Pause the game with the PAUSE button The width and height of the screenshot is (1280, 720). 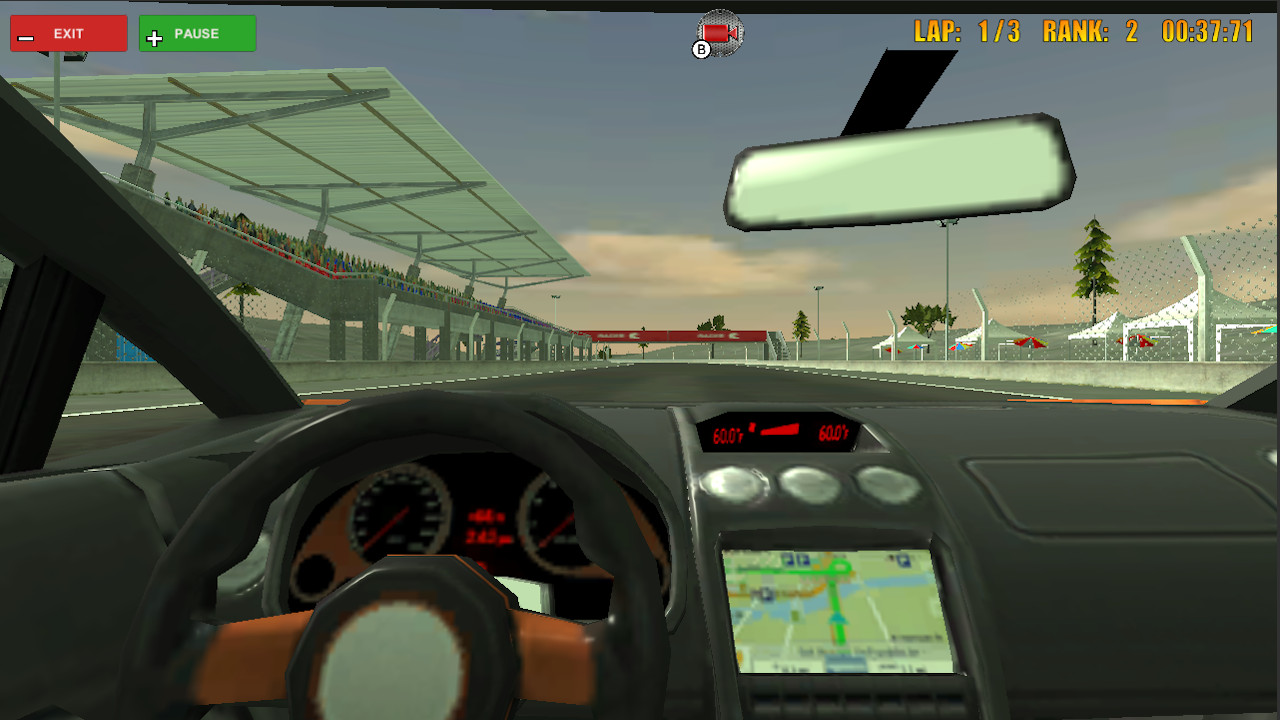pos(197,33)
